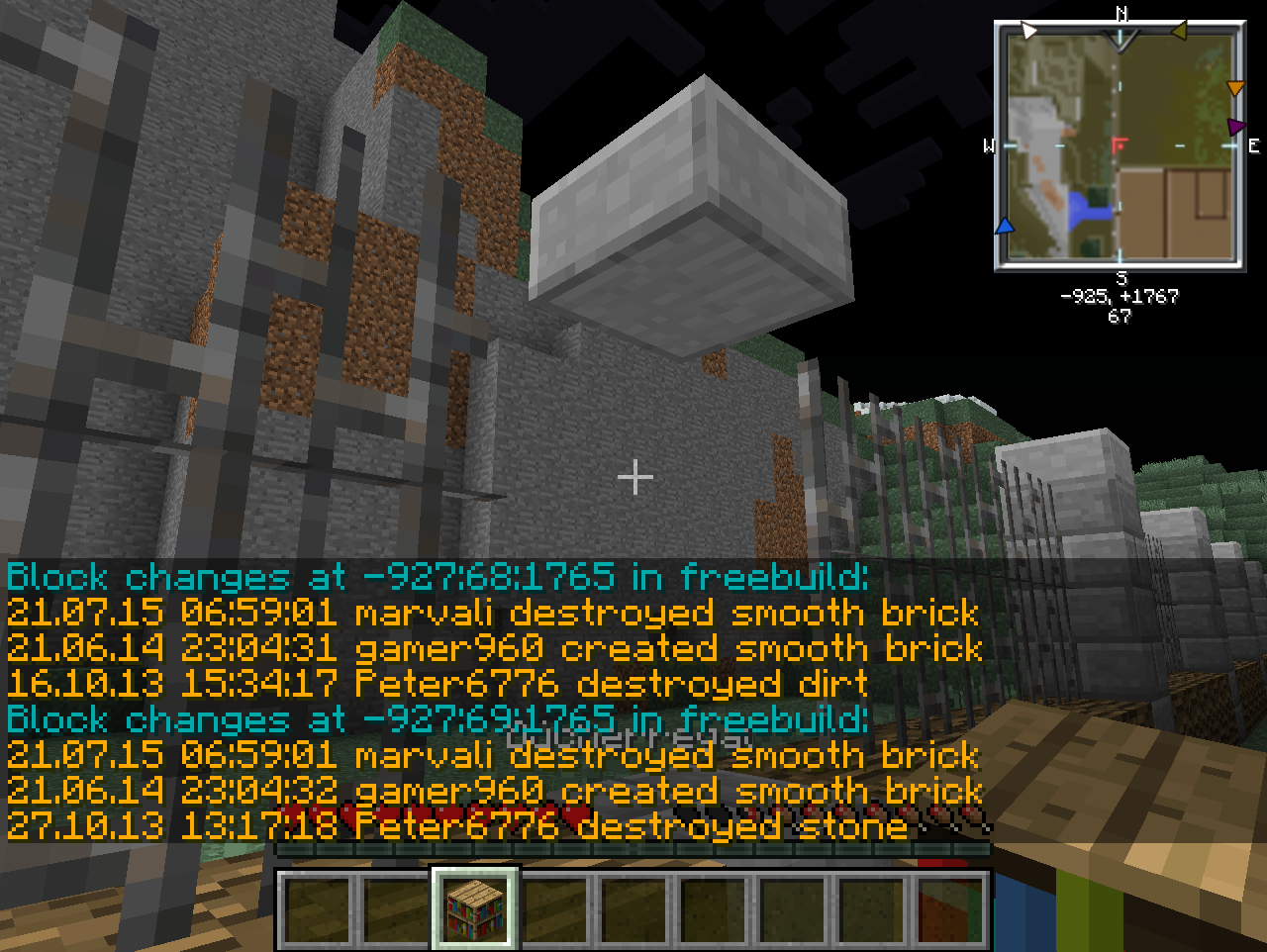Click the minimap in the corner
This screenshot has width=1267, height=952.
(x=1120, y=146)
